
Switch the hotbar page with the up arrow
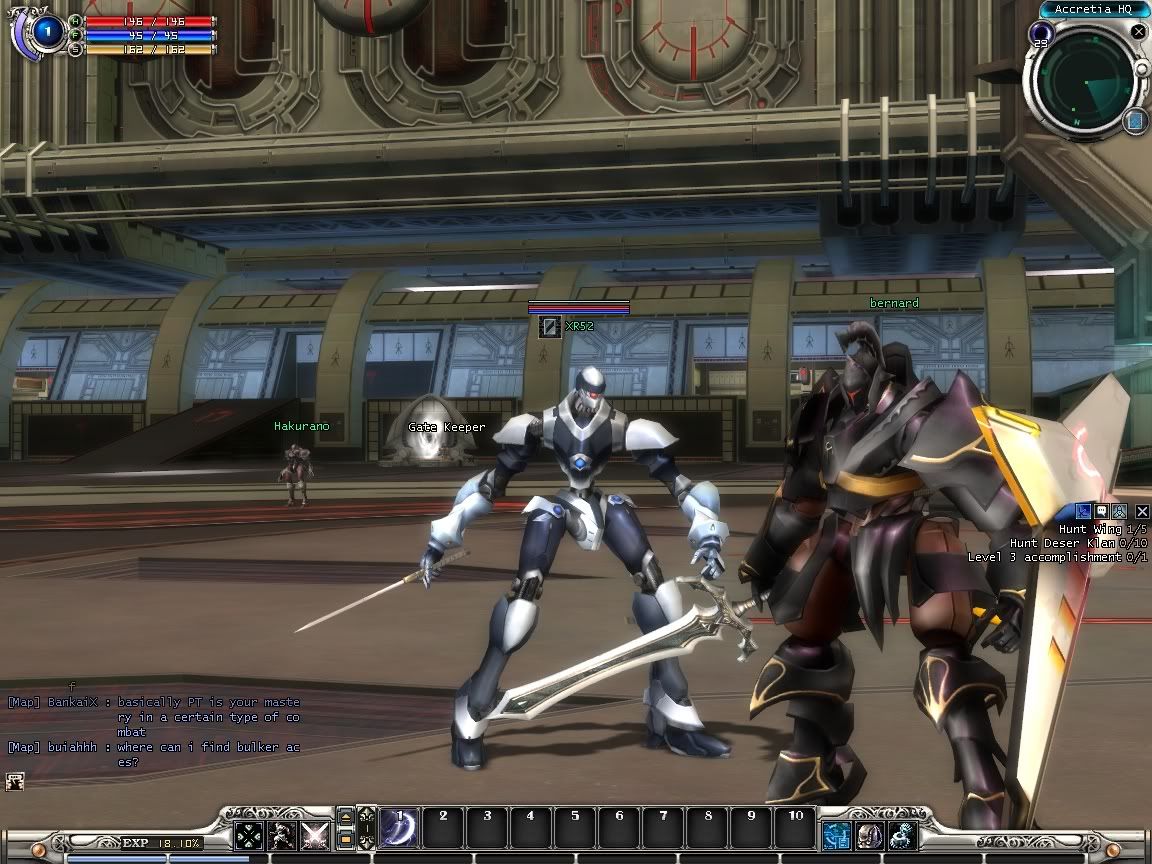(345, 818)
